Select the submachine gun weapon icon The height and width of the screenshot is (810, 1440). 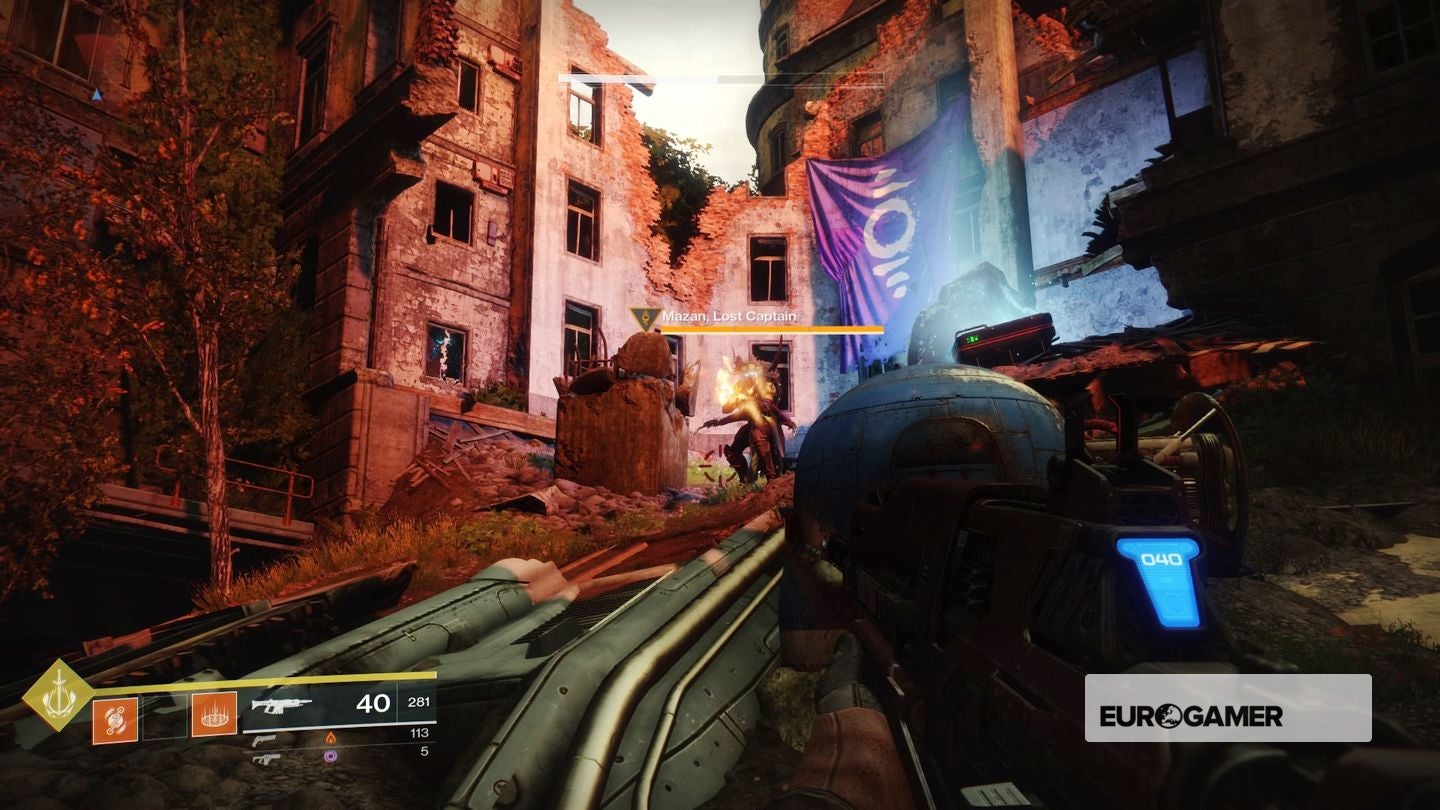(265, 760)
